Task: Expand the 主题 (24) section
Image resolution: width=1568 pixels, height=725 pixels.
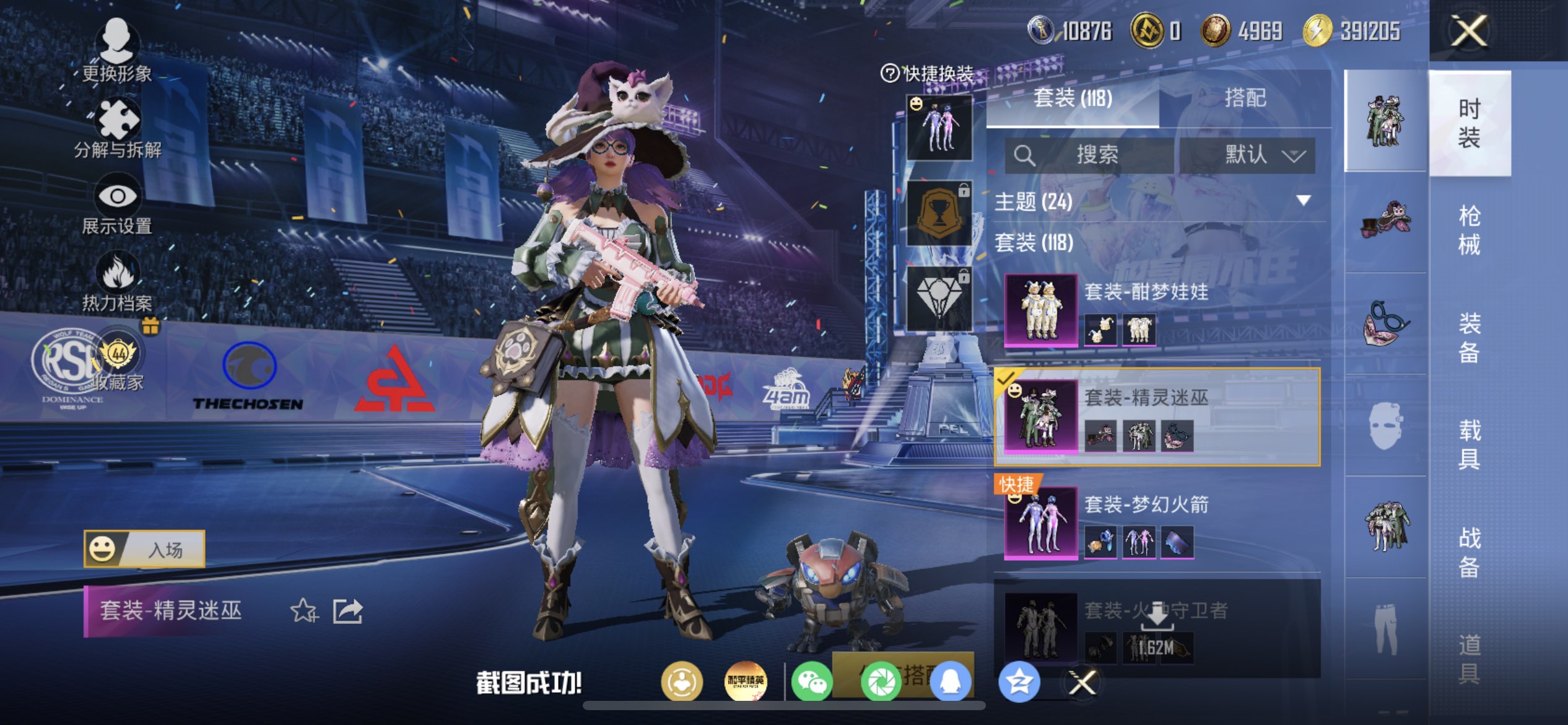Action: click(1303, 201)
